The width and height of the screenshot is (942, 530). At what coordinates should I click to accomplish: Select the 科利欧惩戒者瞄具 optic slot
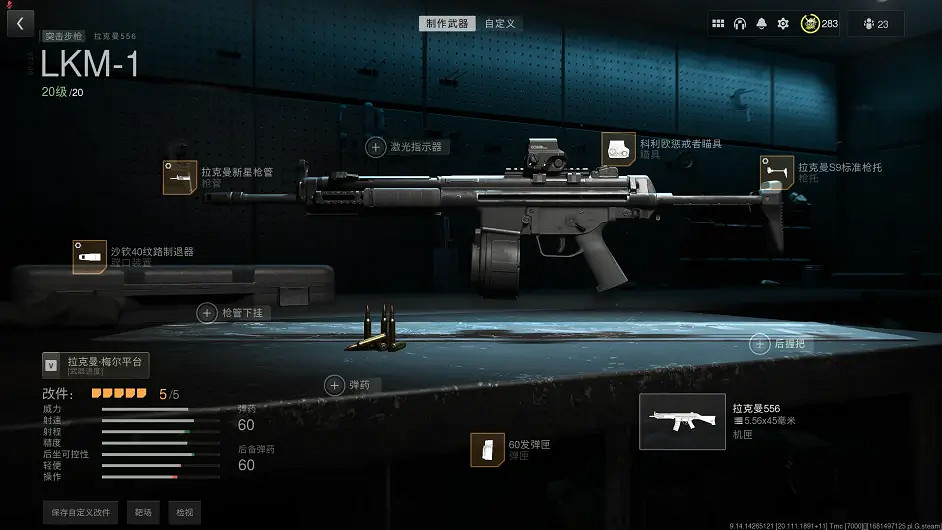pyautogui.click(x=618, y=149)
